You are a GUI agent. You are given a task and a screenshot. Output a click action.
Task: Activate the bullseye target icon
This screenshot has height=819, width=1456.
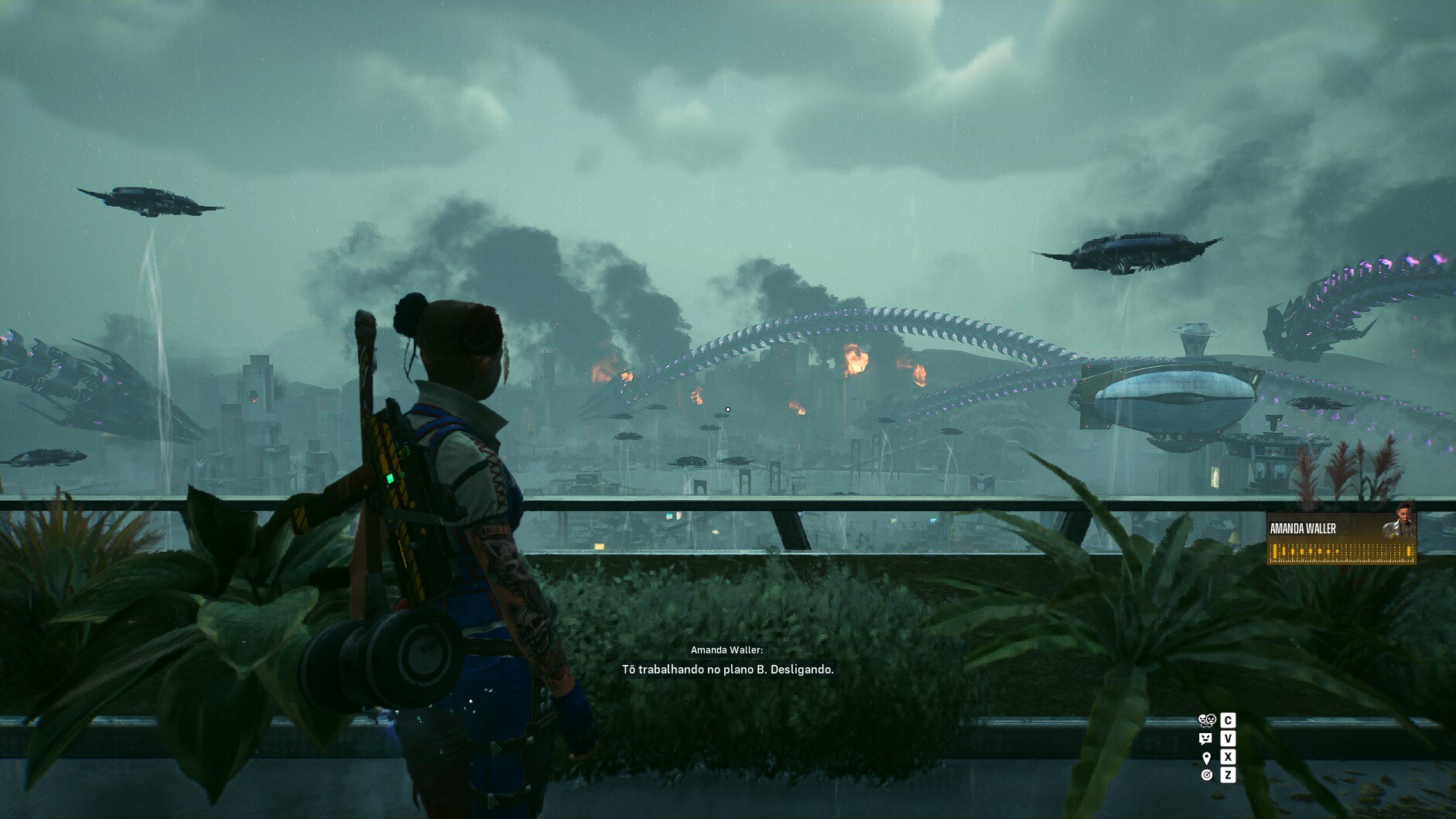pyautogui.click(x=1206, y=775)
